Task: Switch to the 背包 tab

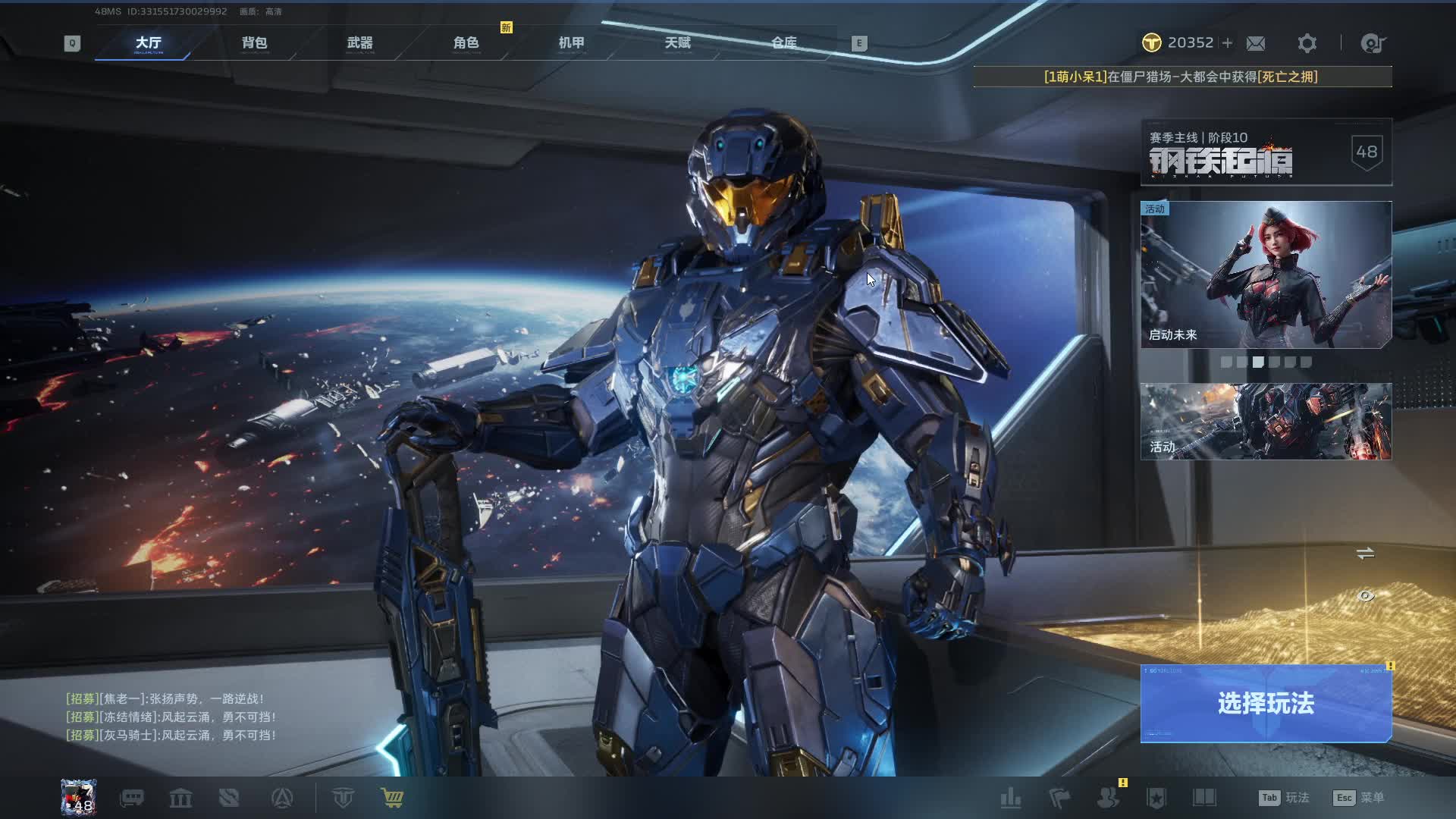Action: (254, 43)
